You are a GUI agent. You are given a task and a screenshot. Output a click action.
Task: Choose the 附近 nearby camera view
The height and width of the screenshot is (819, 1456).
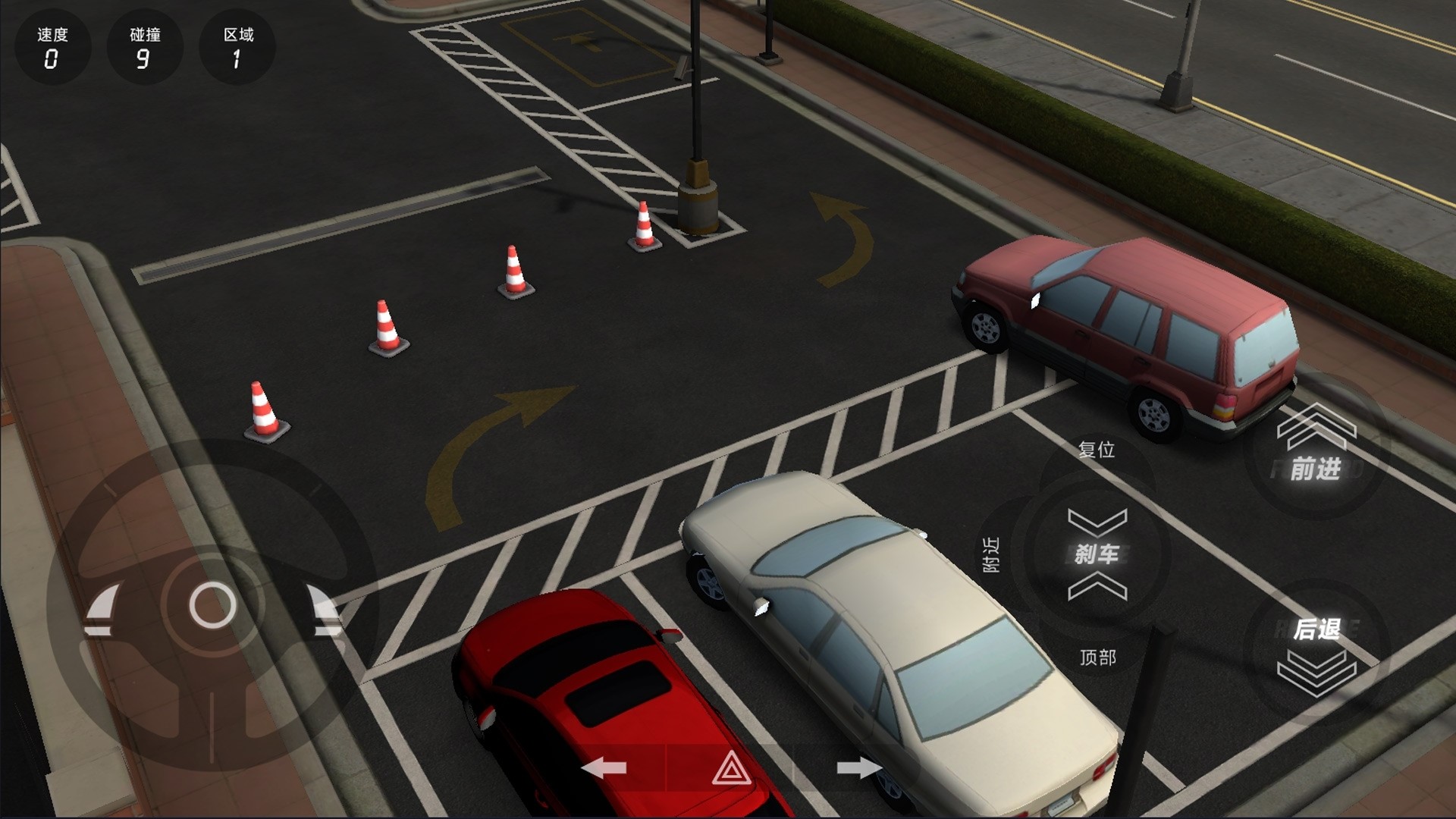991,554
